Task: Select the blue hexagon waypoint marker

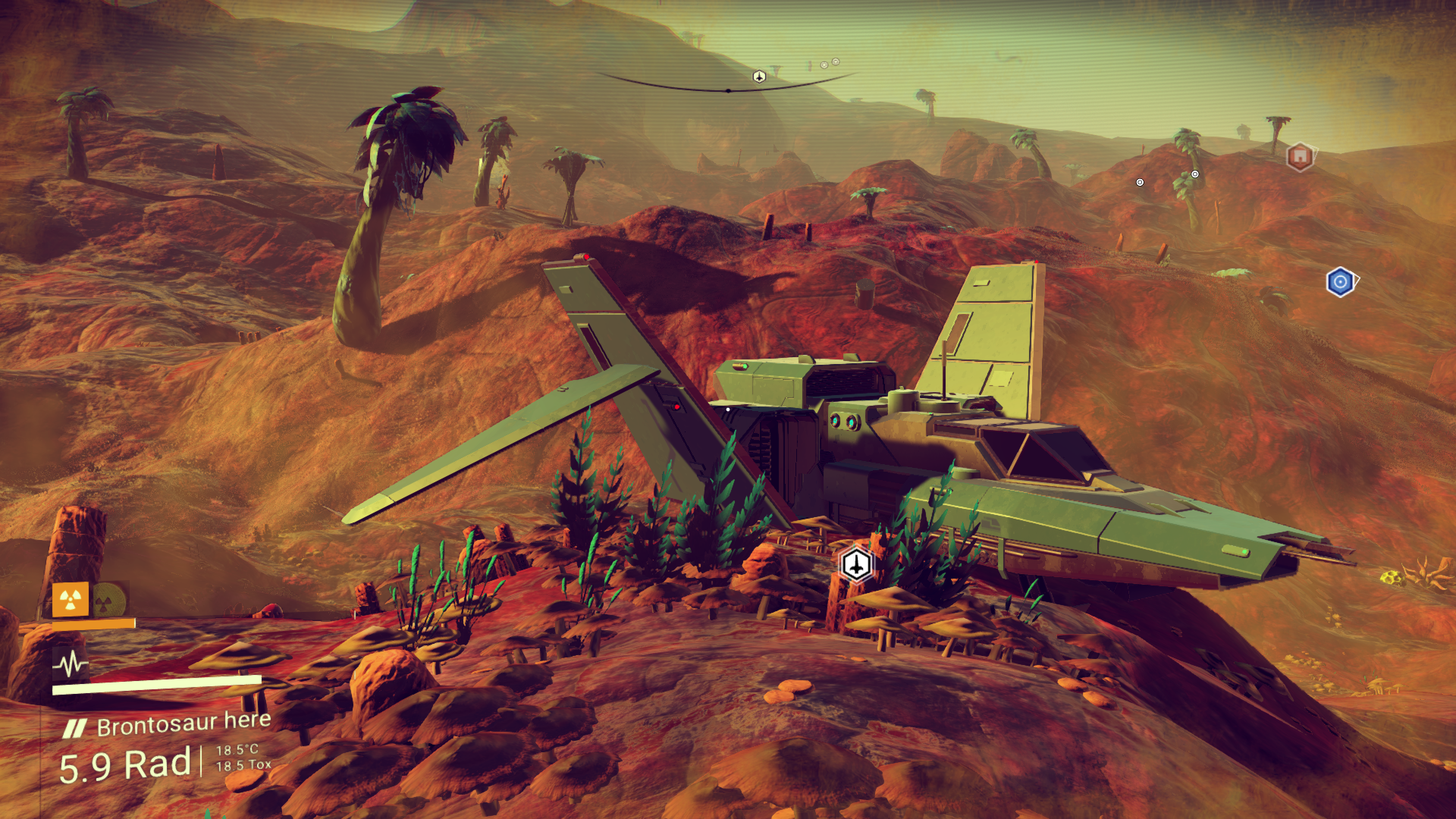Action: tap(1340, 282)
